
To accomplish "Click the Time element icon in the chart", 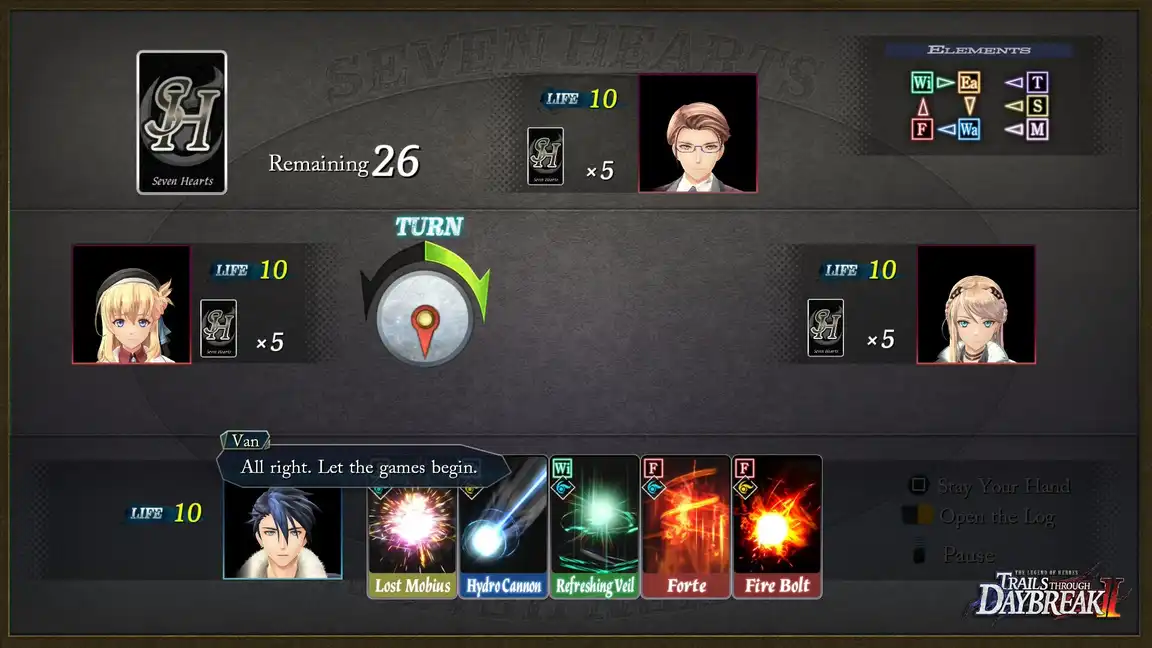I will point(1037,83).
